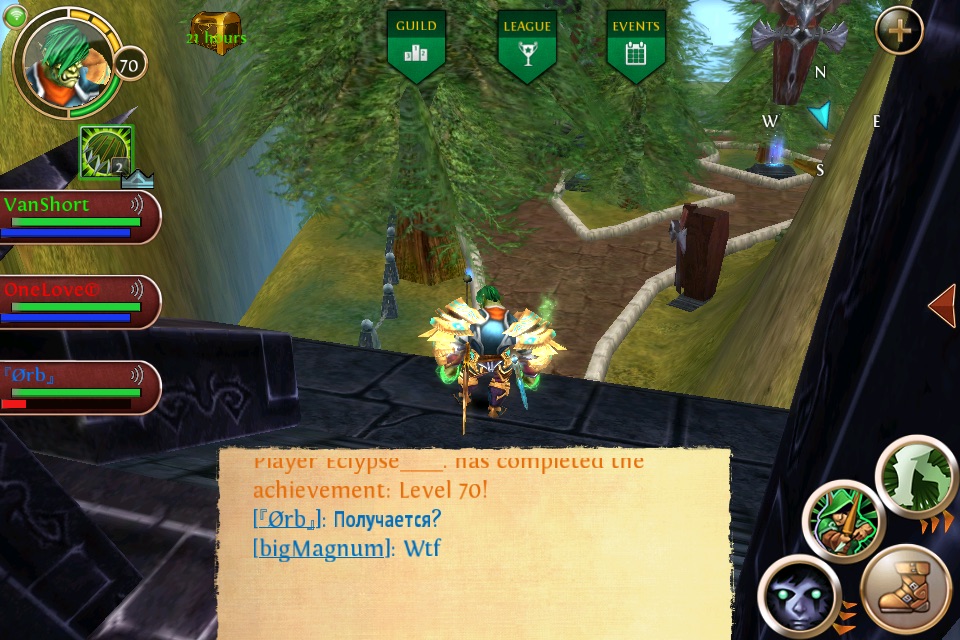Expand the side panel with the red arrow
This screenshot has width=960, height=640.
(941, 306)
